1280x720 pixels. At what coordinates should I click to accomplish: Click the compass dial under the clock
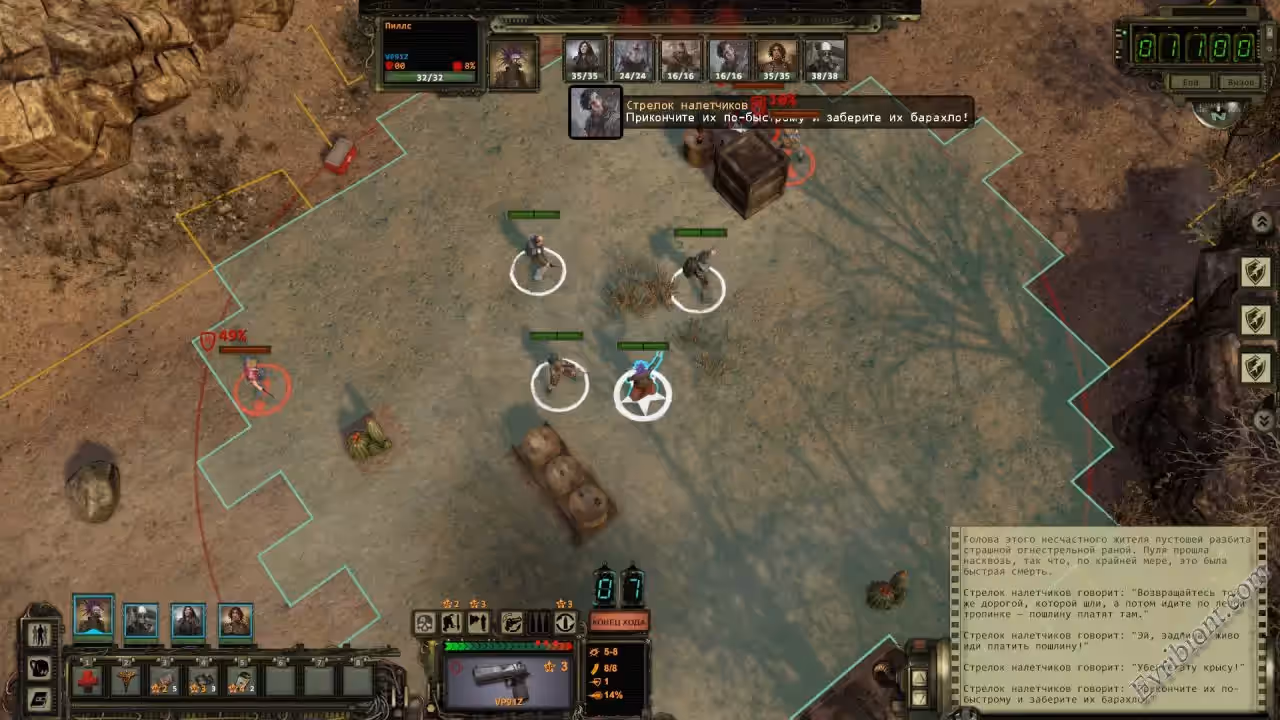1217,112
